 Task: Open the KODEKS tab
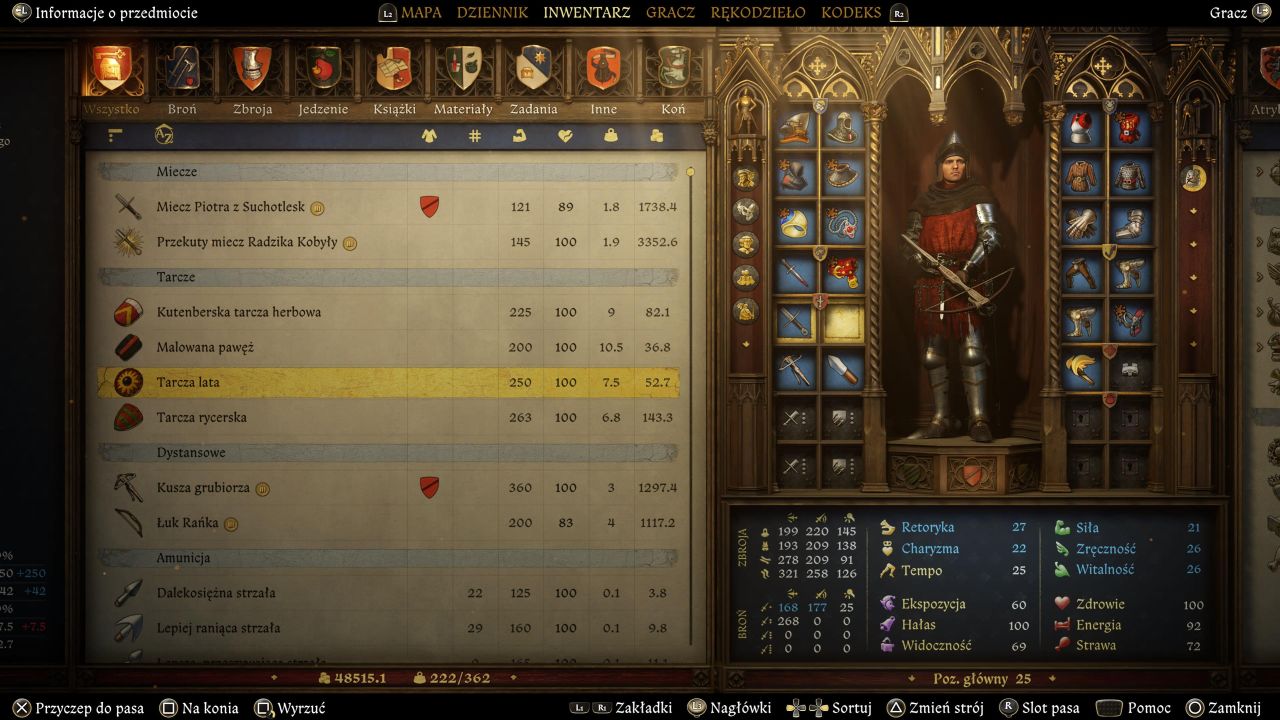point(851,13)
